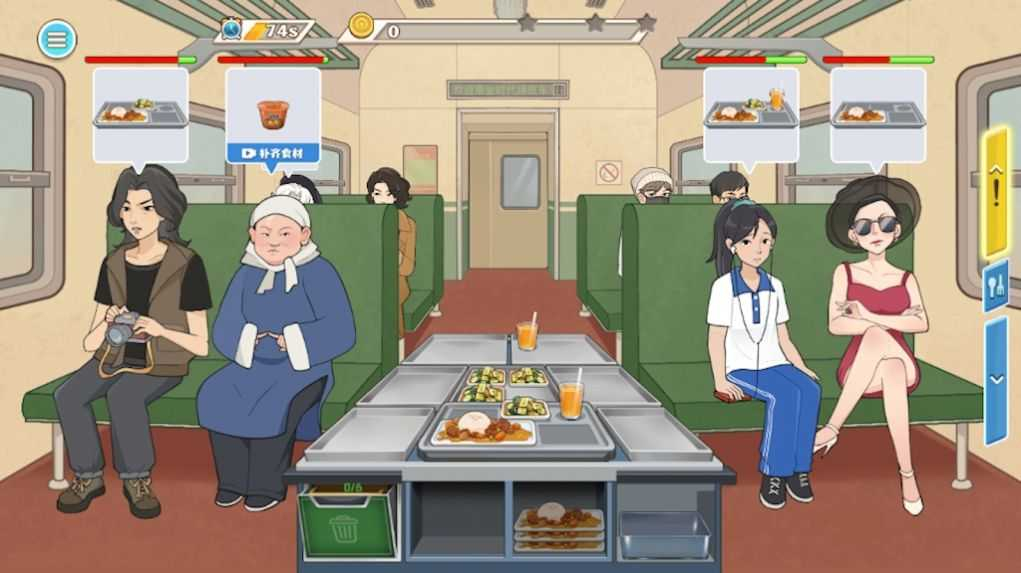Tap the alarm clock timer icon
The image size is (1021, 573).
coord(232,30)
